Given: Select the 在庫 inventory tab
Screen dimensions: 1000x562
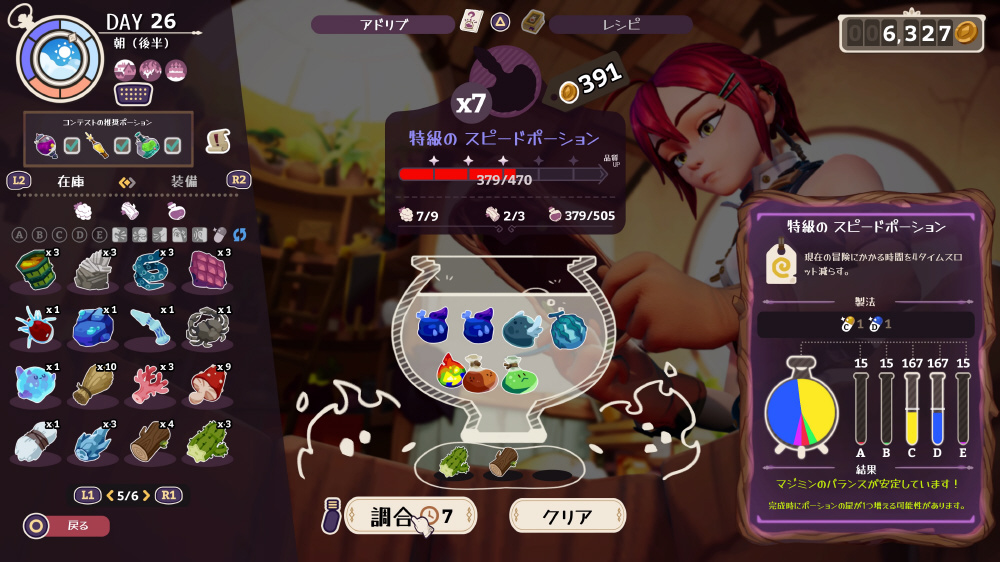Looking at the screenshot, I should pos(70,181).
